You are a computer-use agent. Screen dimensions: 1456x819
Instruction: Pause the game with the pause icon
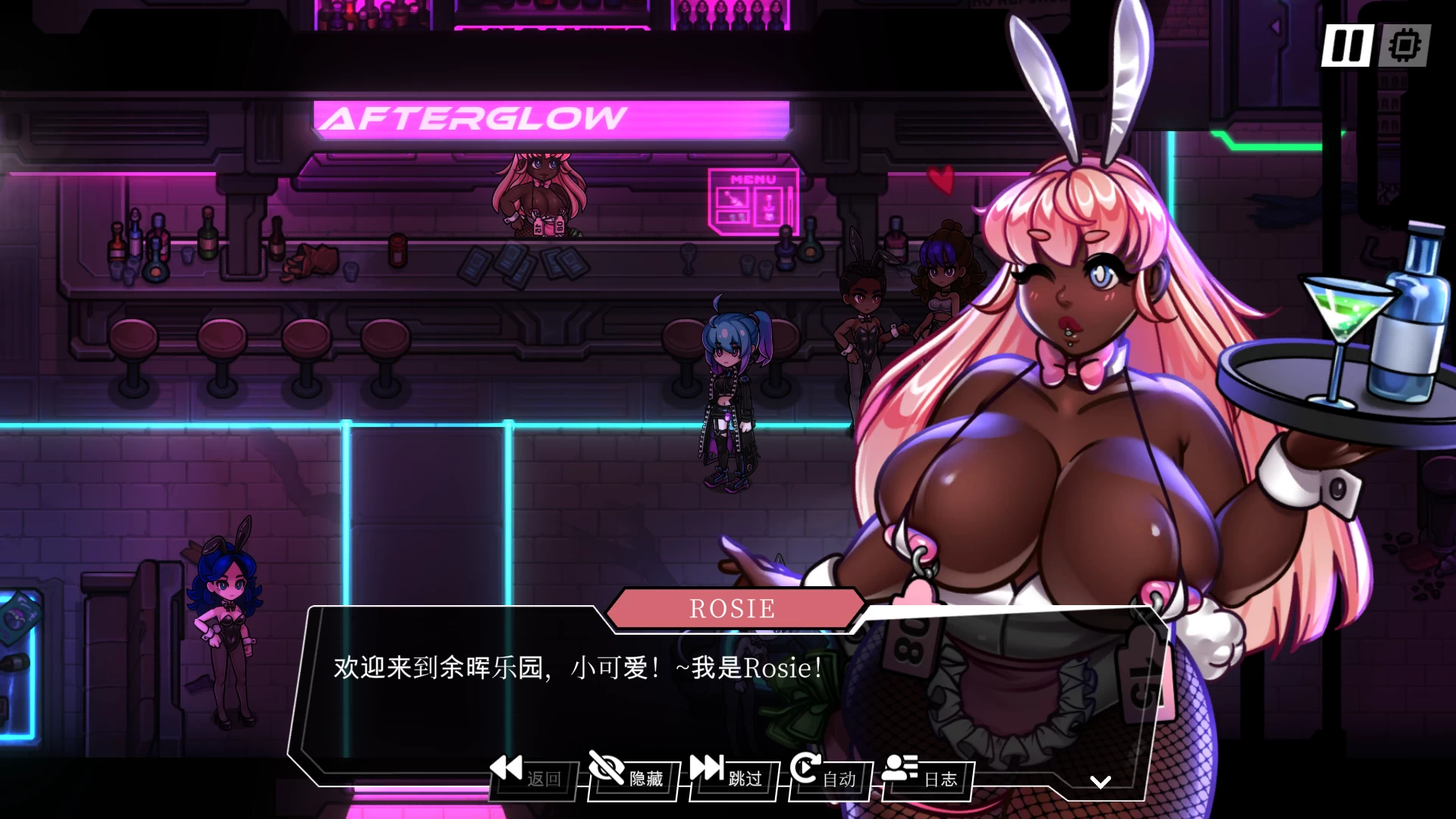click(1348, 47)
